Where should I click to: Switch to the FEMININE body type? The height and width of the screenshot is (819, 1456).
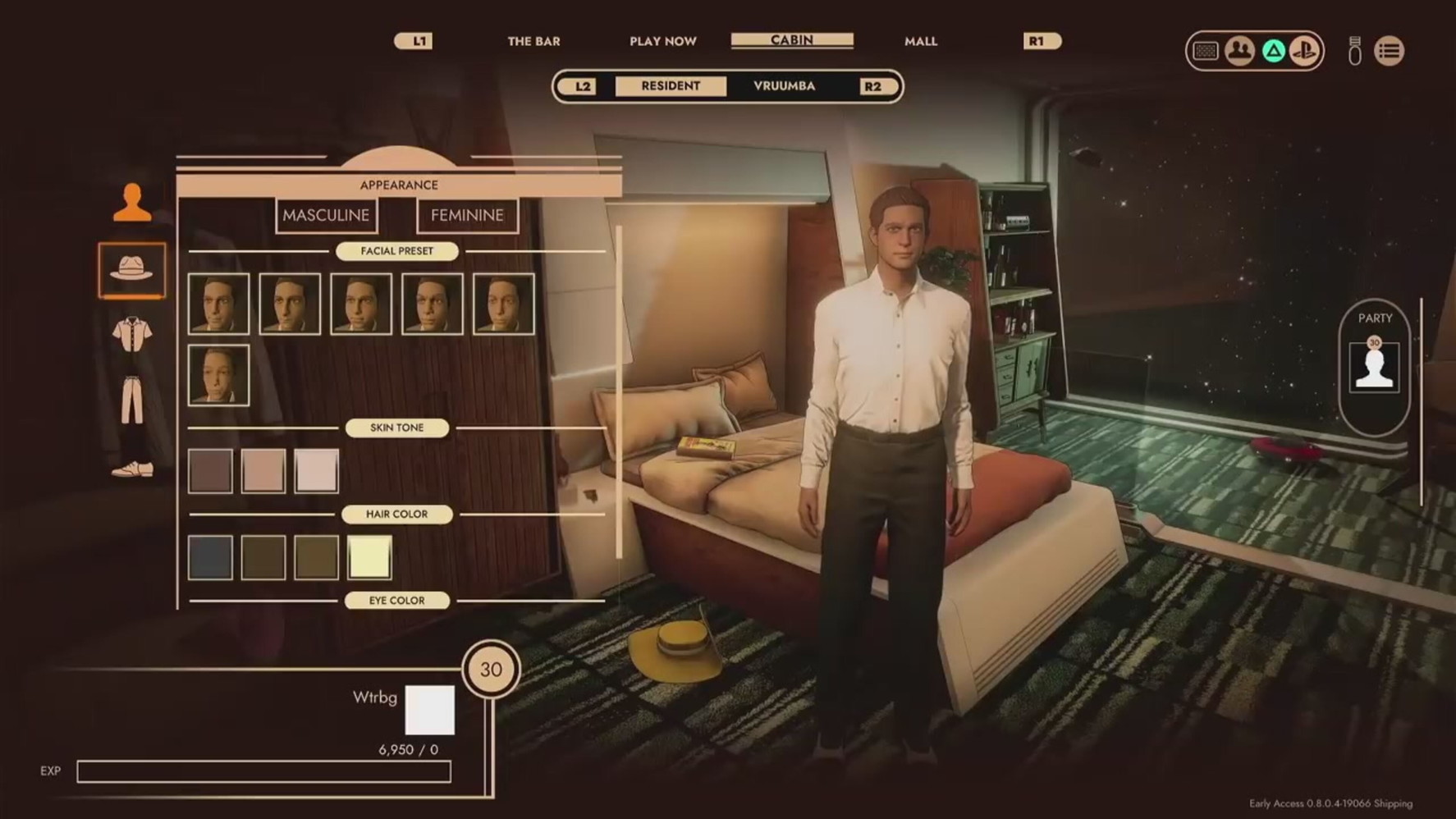(466, 215)
